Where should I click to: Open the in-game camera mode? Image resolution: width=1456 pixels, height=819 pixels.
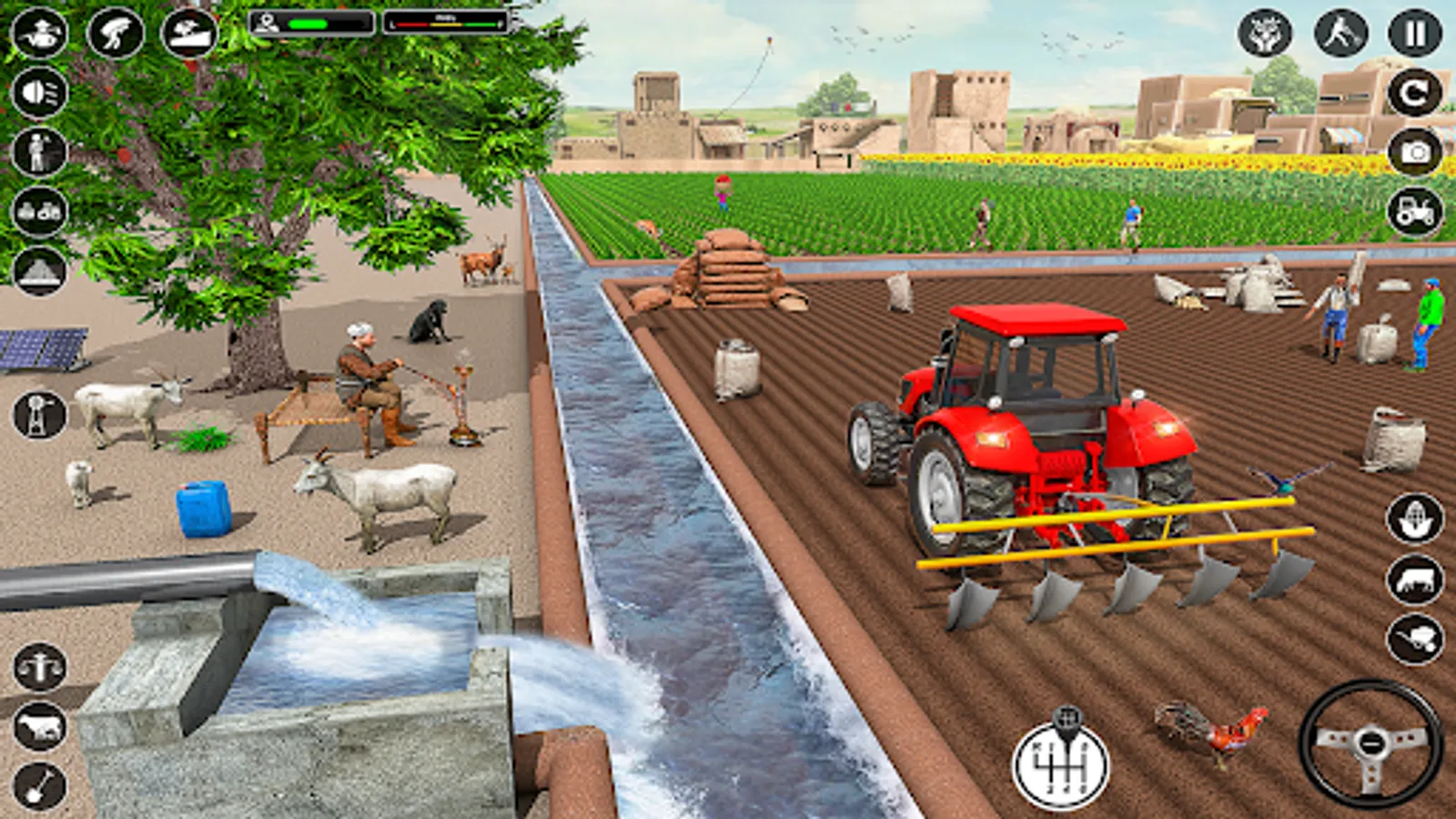point(1410,151)
